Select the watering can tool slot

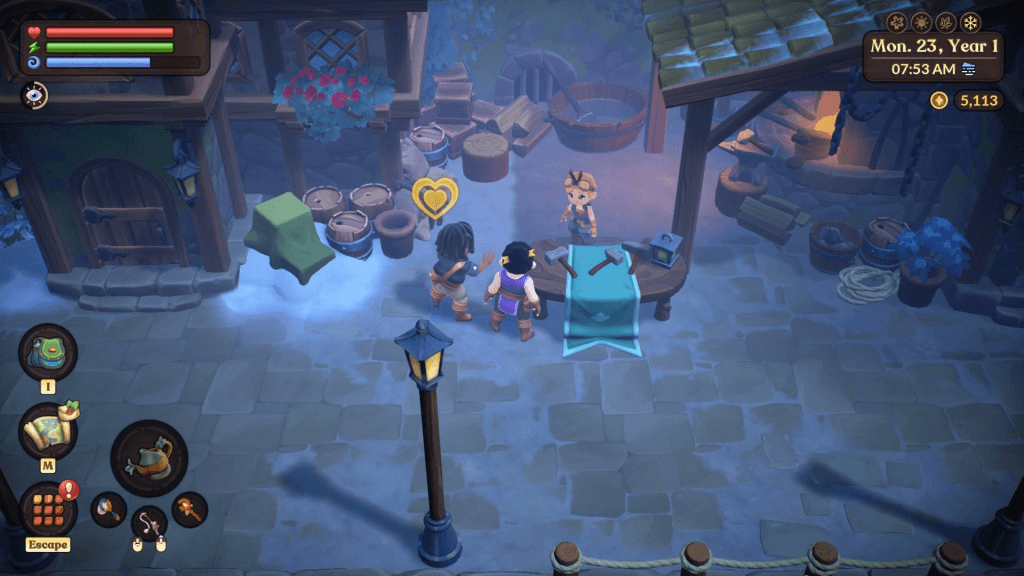pos(149,458)
